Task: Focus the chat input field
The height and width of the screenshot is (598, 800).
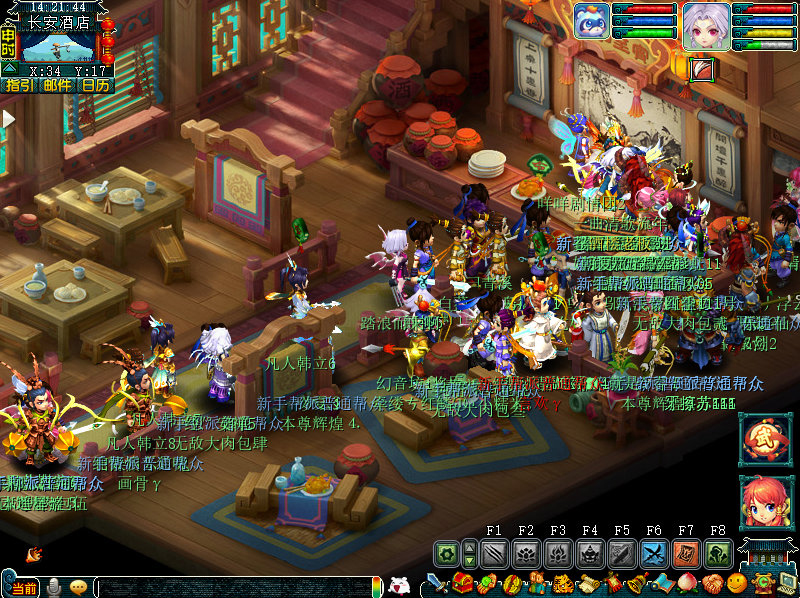Action: (x=240, y=589)
